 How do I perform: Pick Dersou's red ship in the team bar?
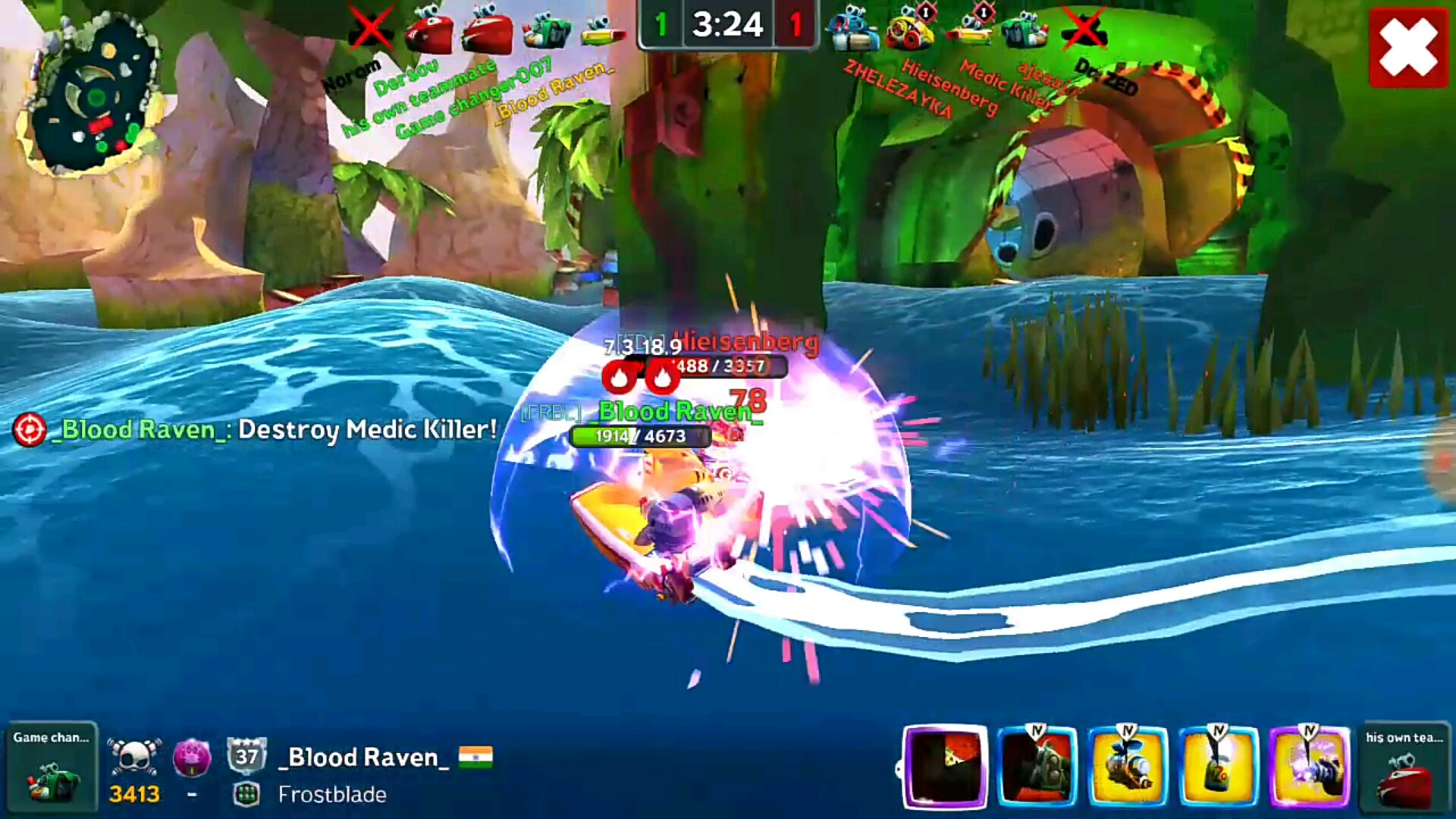(x=428, y=32)
